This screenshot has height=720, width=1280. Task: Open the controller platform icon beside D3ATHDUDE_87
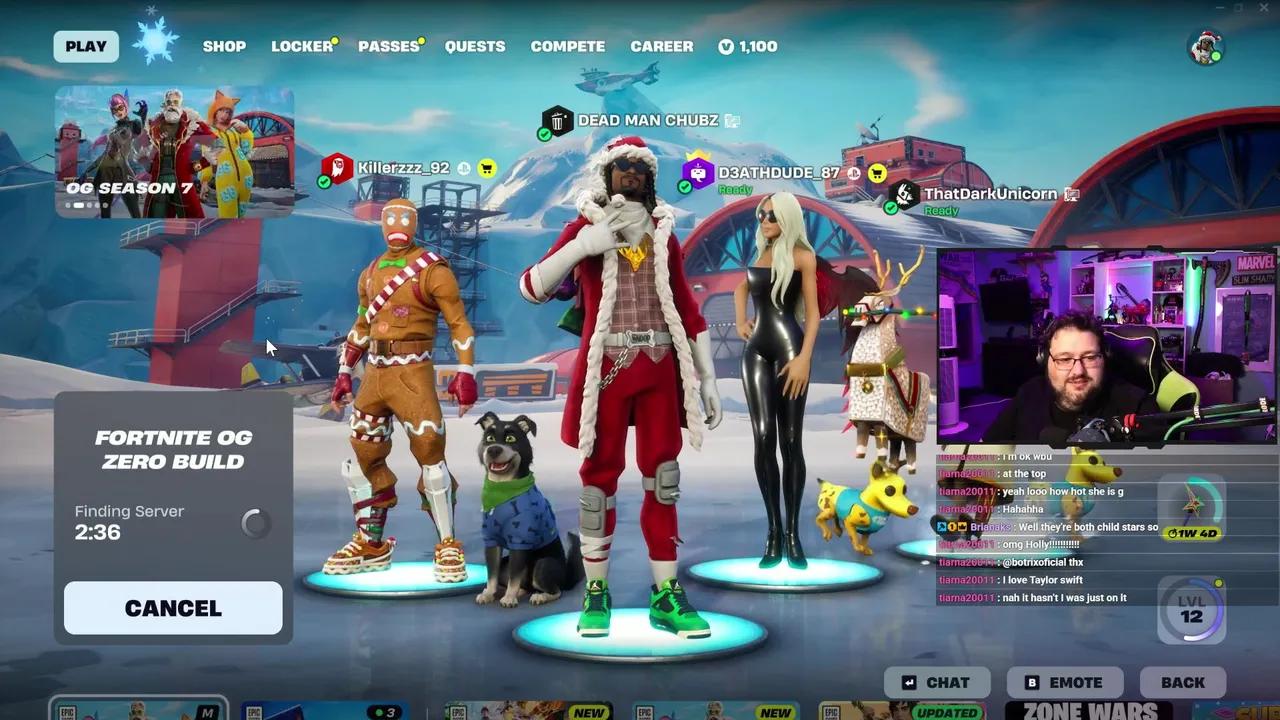tap(854, 173)
